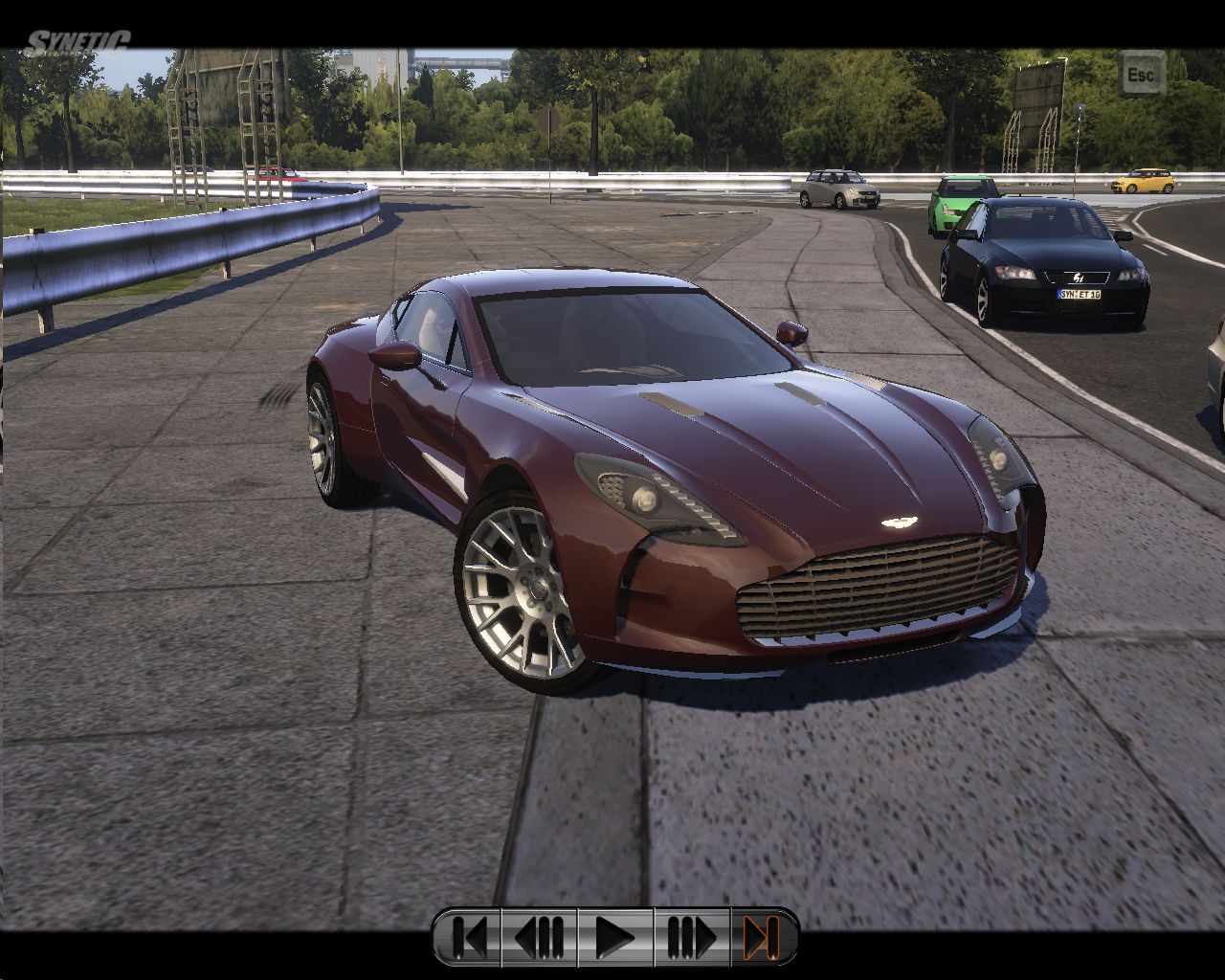Skip to the end of the replay
Image resolution: width=1225 pixels, height=980 pixels.
coord(762,937)
